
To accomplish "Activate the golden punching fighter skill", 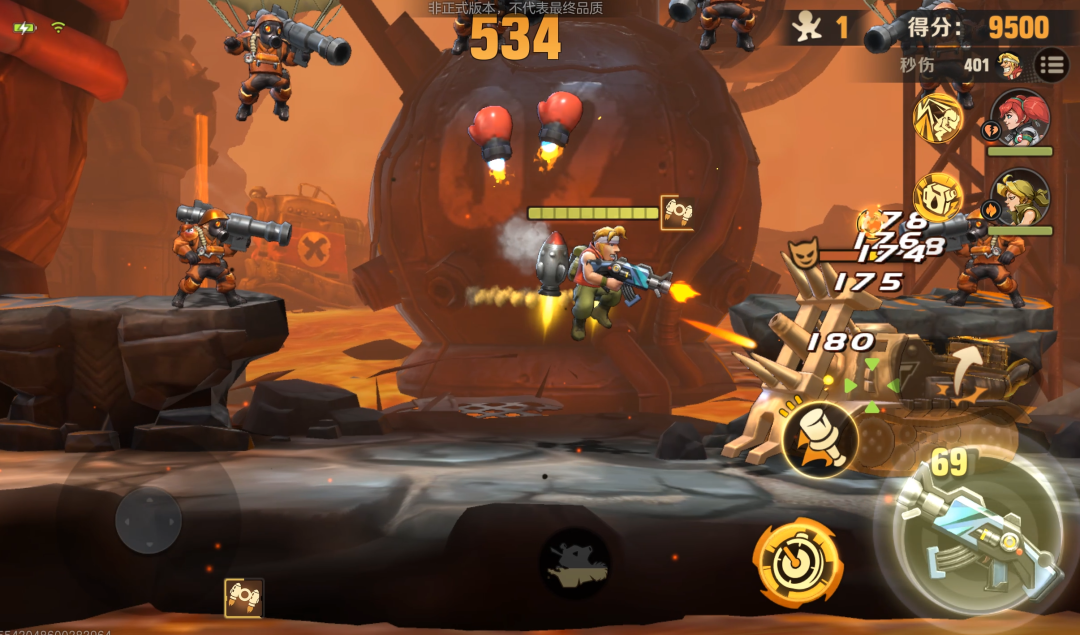I will coord(939,118).
